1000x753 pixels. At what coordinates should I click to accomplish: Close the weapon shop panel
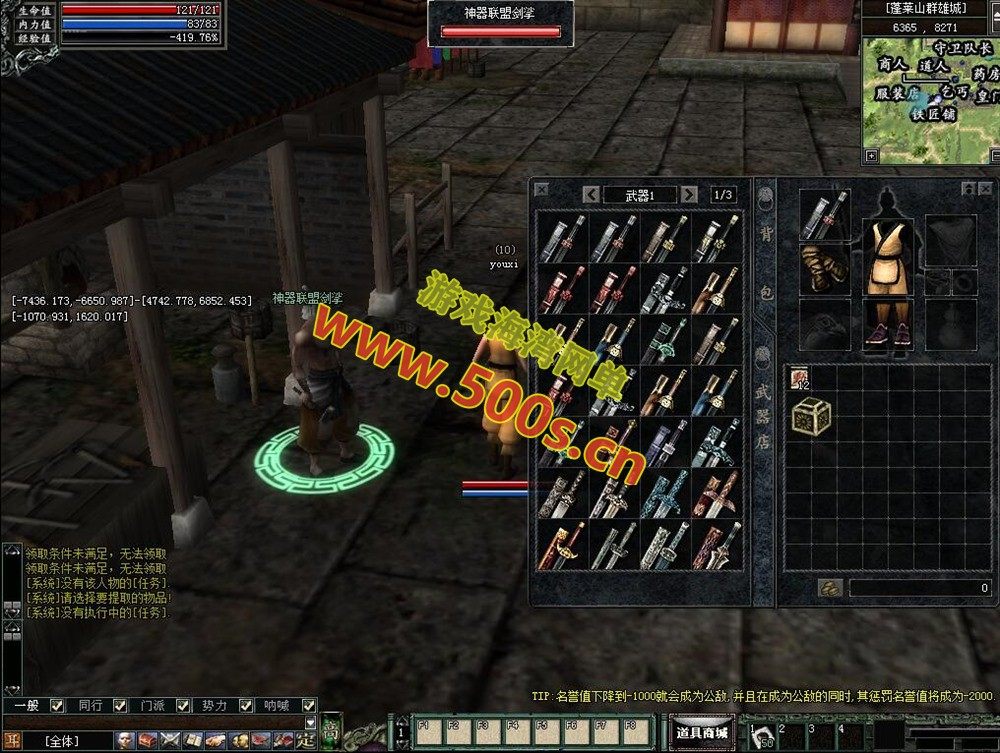pos(541,189)
